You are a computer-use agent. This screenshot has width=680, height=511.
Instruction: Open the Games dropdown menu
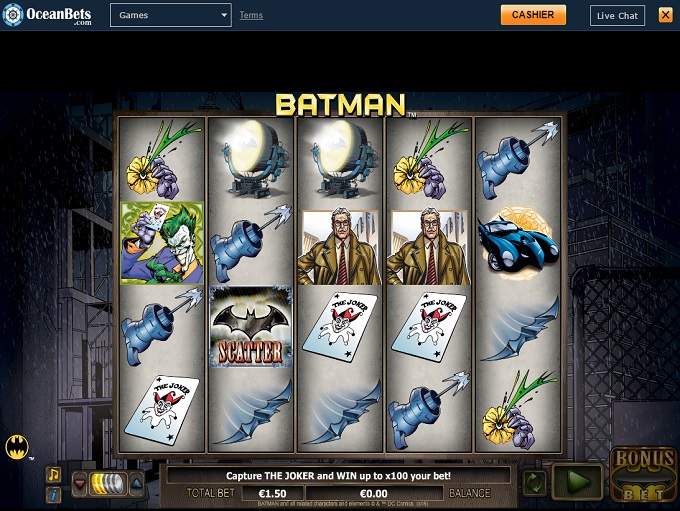[x=170, y=15]
